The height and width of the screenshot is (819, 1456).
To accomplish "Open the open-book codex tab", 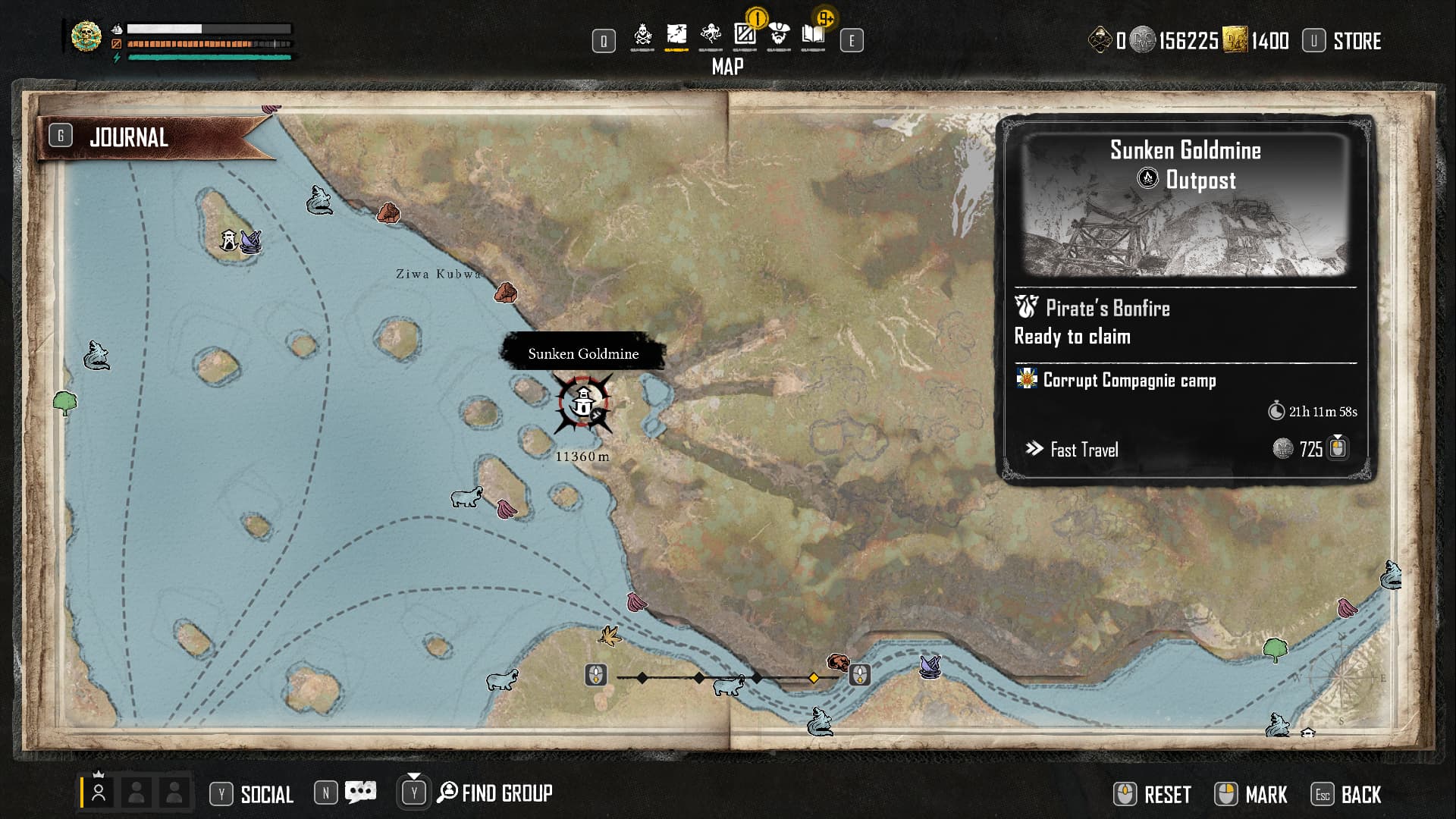I will (x=813, y=36).
